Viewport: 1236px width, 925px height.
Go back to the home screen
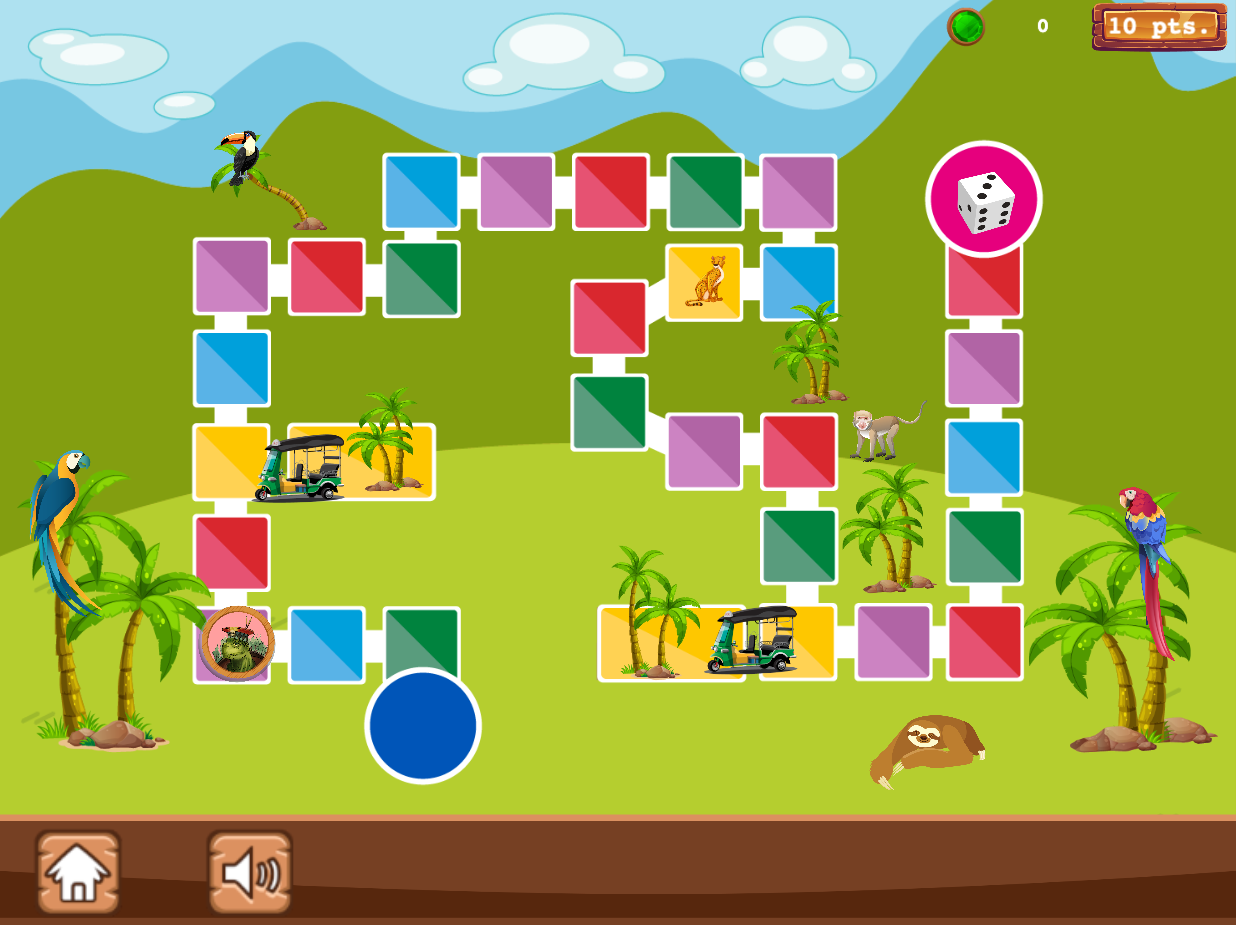point(78,871)
